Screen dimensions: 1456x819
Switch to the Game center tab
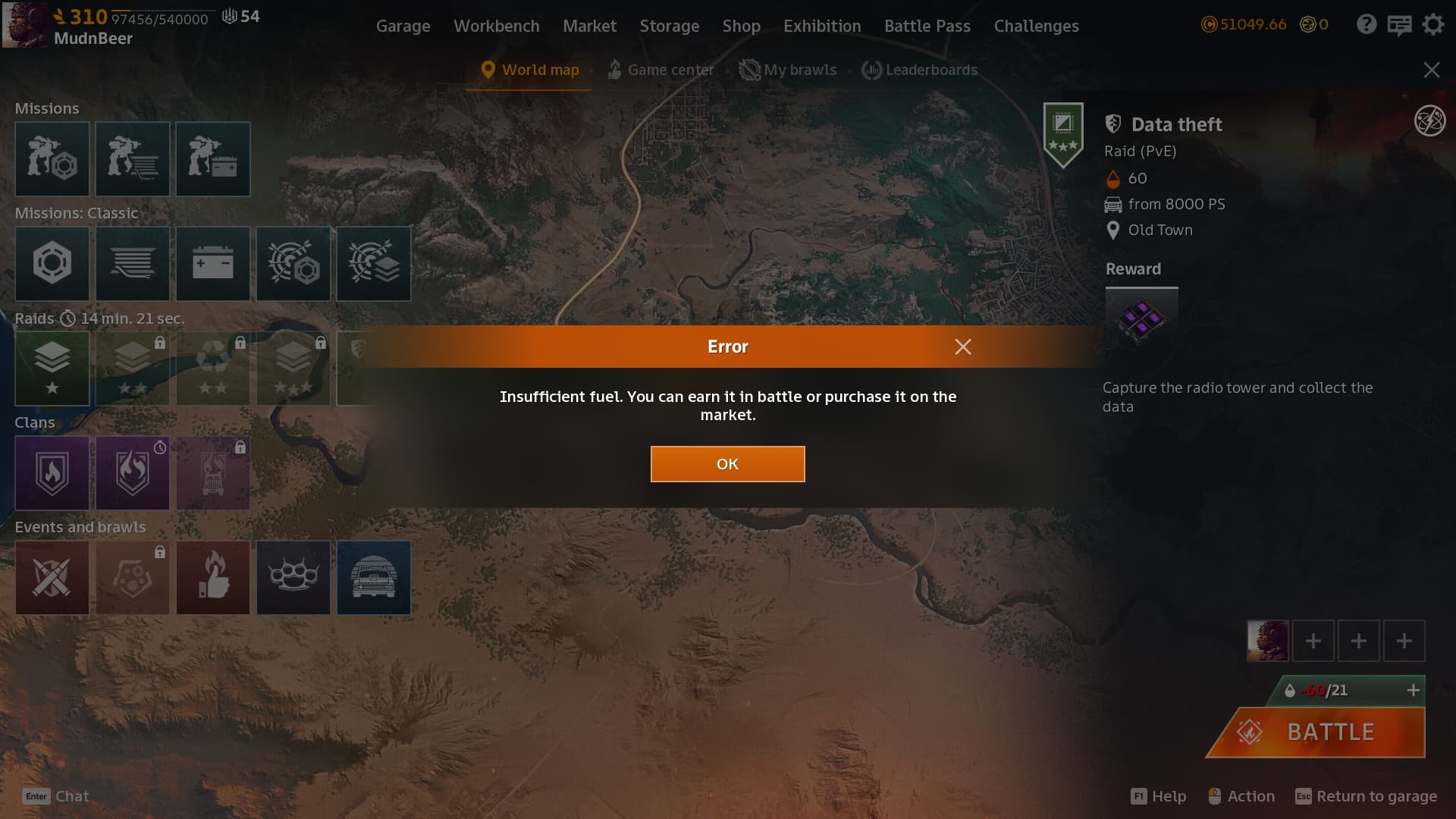coord(661,70)
